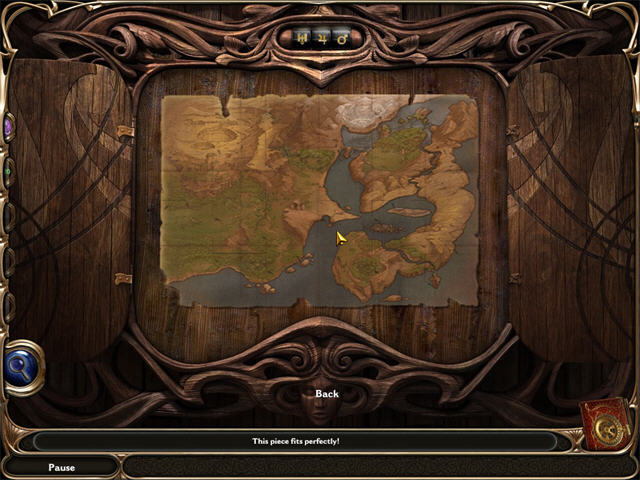
Task: Select the Jupiter symbol dial
Action: tap(322, 39)
